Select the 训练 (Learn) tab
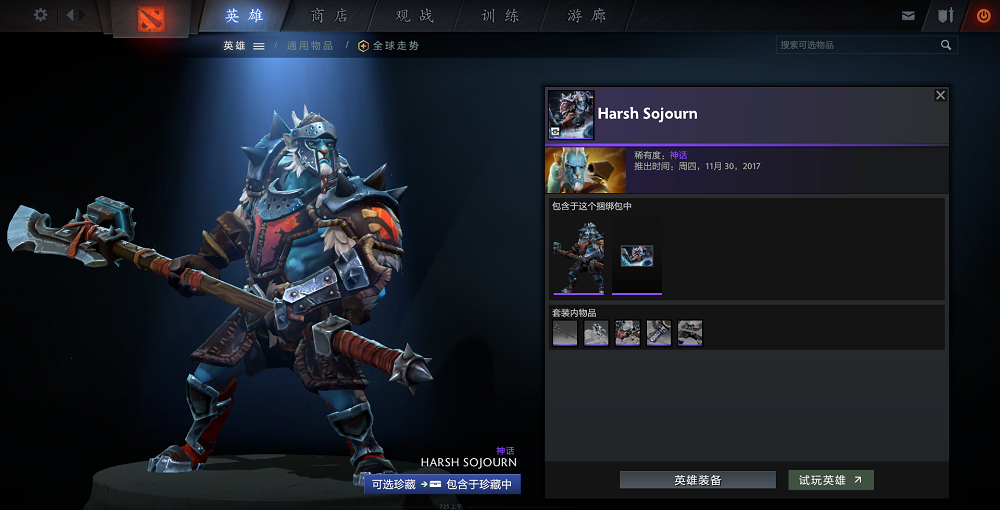The image size is (1000, 510). (x=500, y=16)
